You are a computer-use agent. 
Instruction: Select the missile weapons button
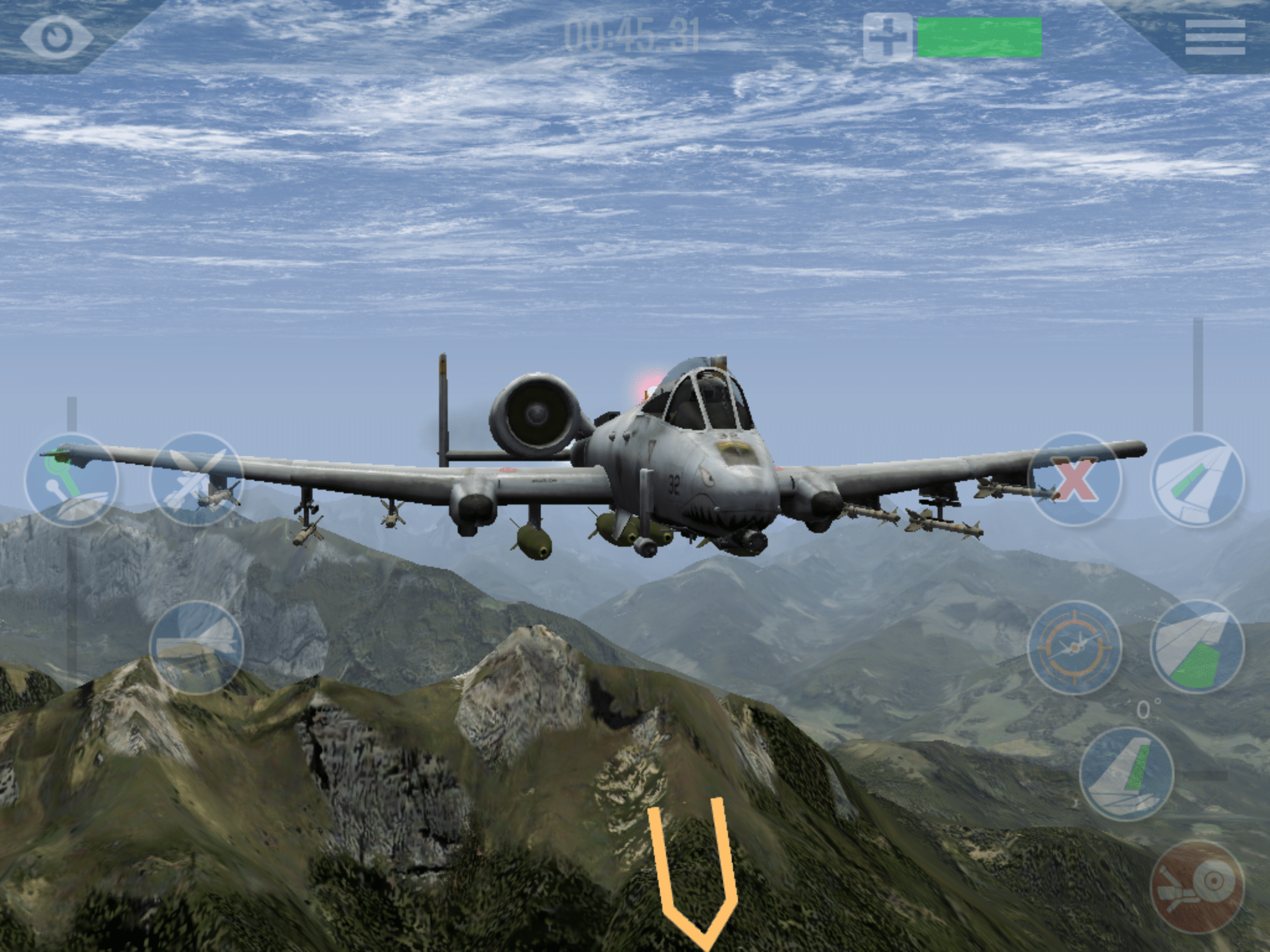pos(196,480)
